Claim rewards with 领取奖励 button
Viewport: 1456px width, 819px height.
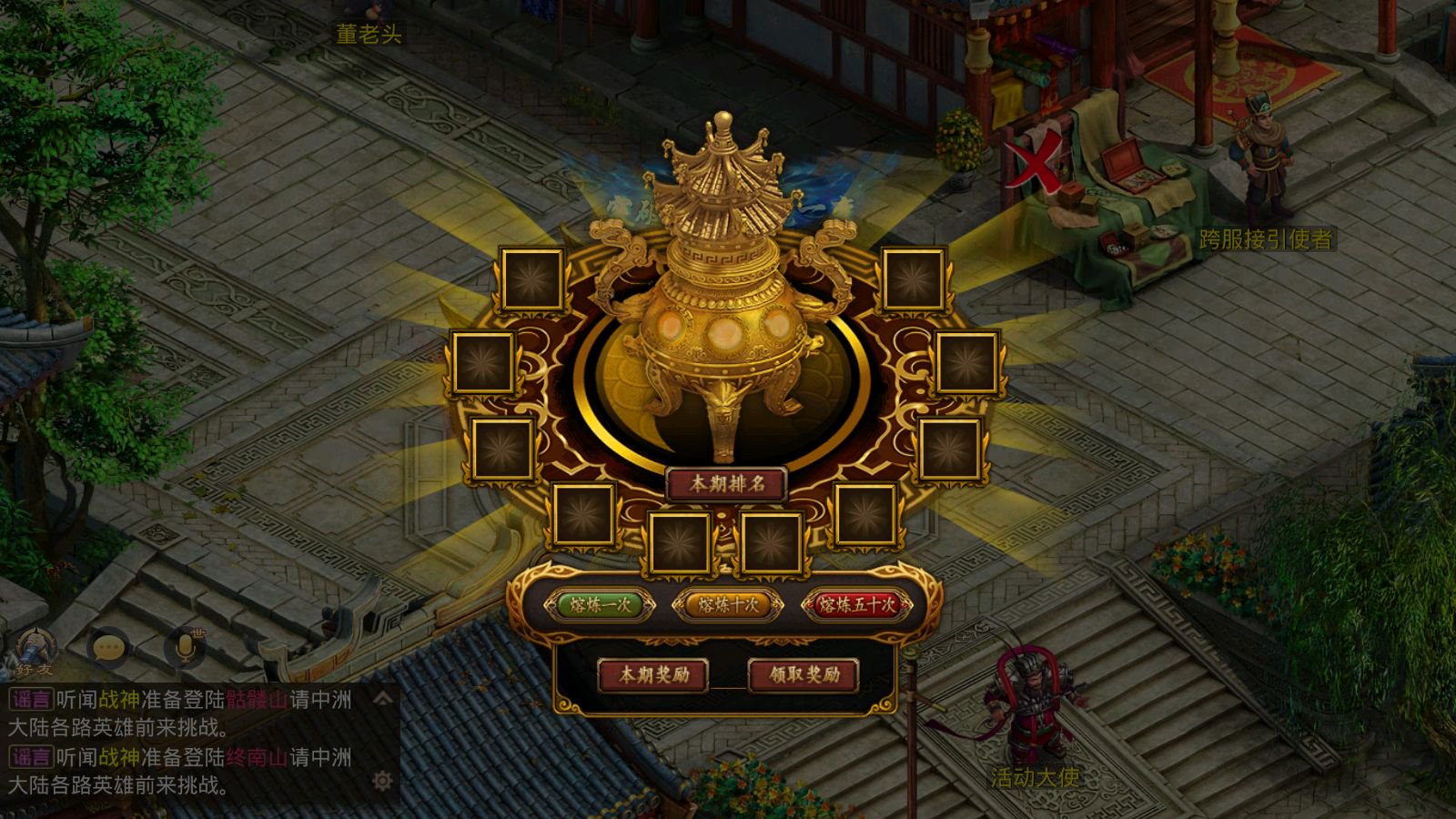[x=804, y=675]
